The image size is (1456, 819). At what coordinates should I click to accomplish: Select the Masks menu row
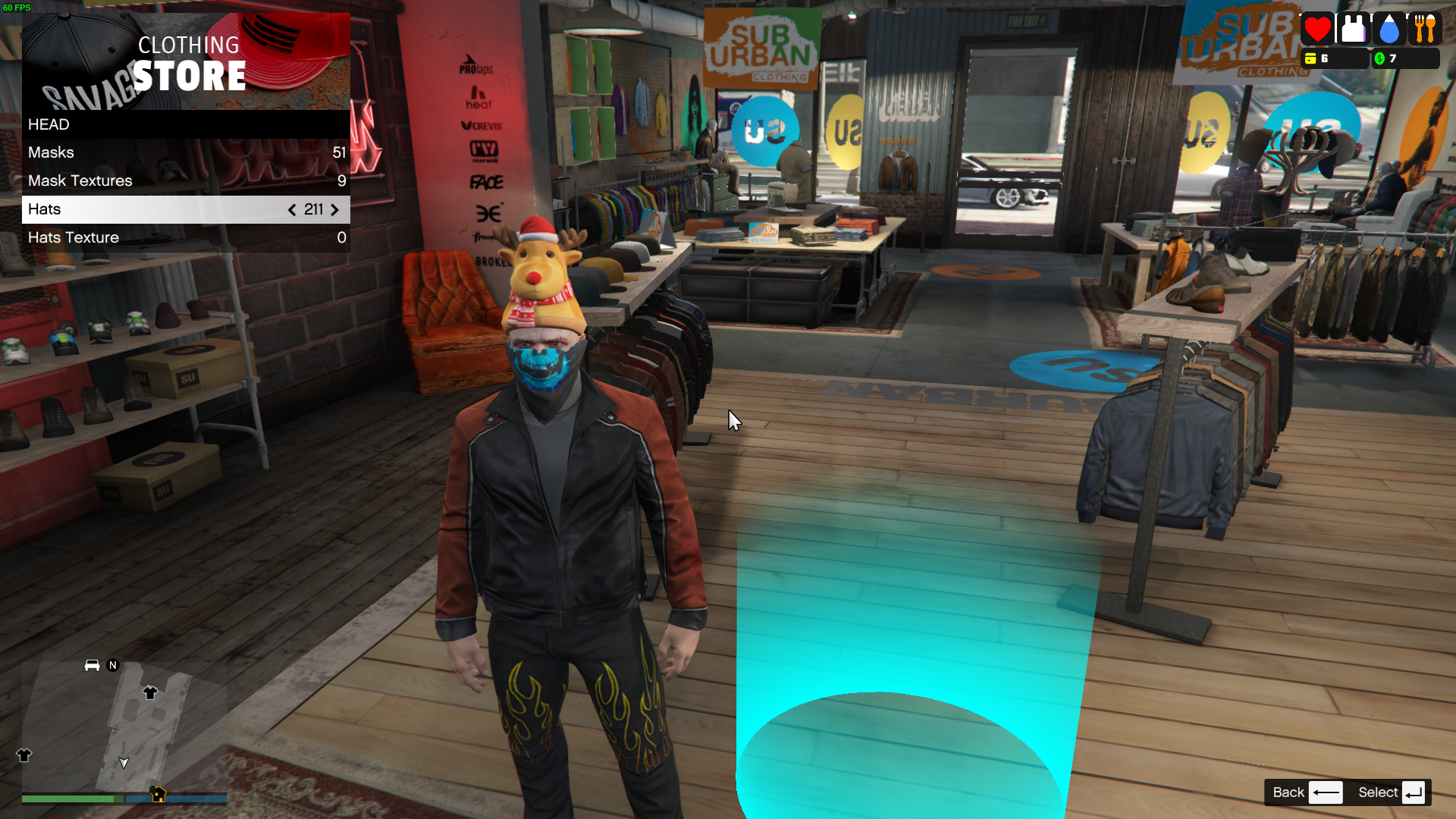coord(186,152)
